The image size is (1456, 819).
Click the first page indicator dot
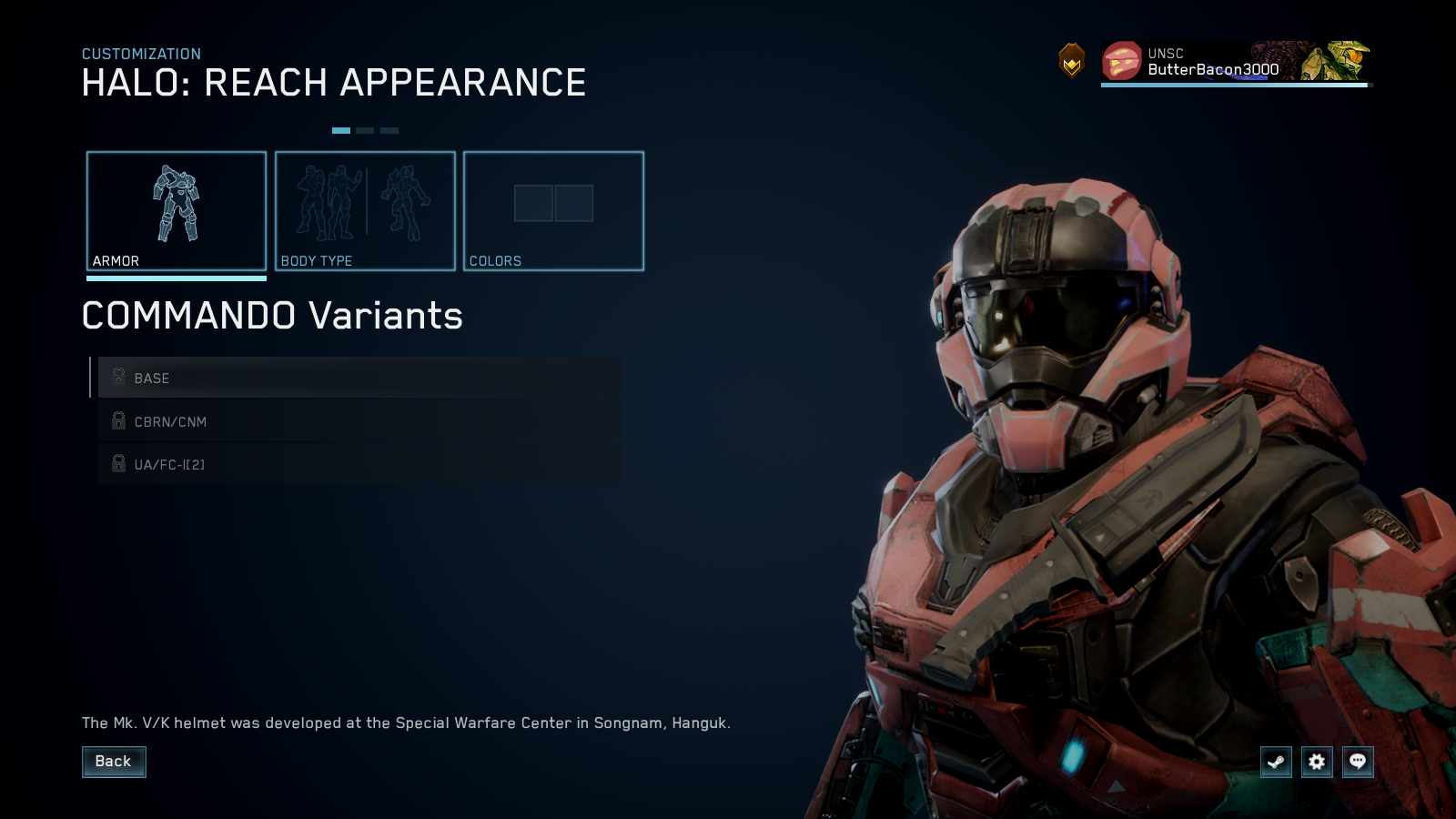pyautogui.click(x=342, y=129)
